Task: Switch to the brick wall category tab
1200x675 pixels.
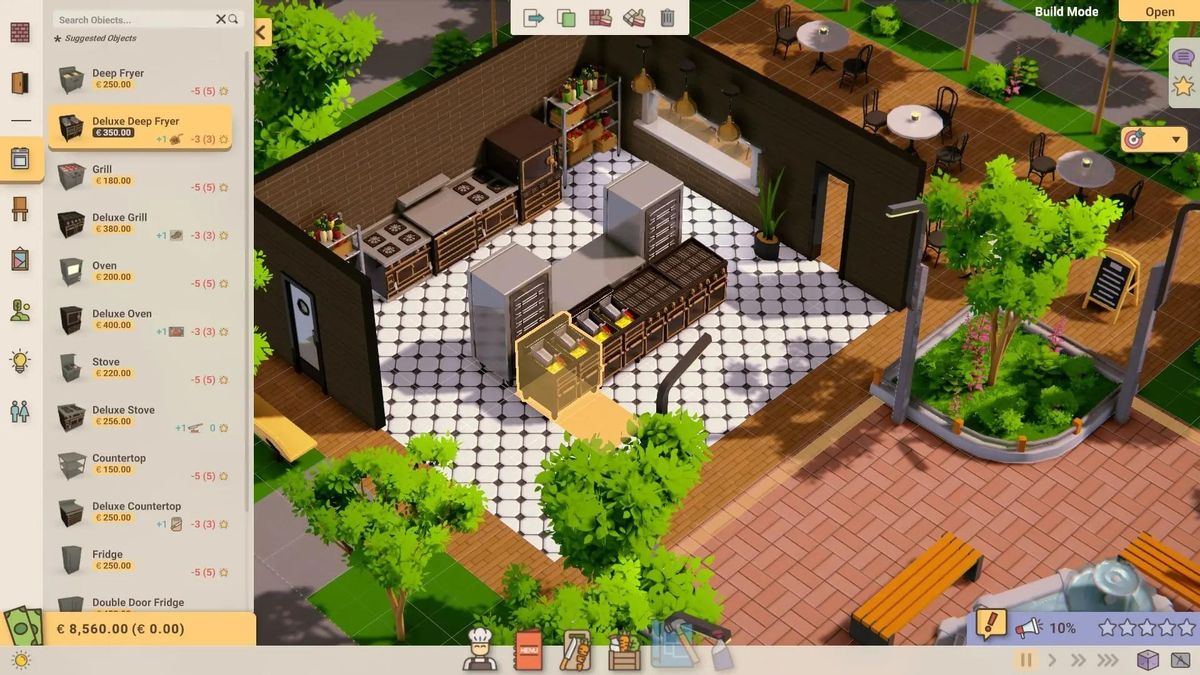Action: click(20, 32)
